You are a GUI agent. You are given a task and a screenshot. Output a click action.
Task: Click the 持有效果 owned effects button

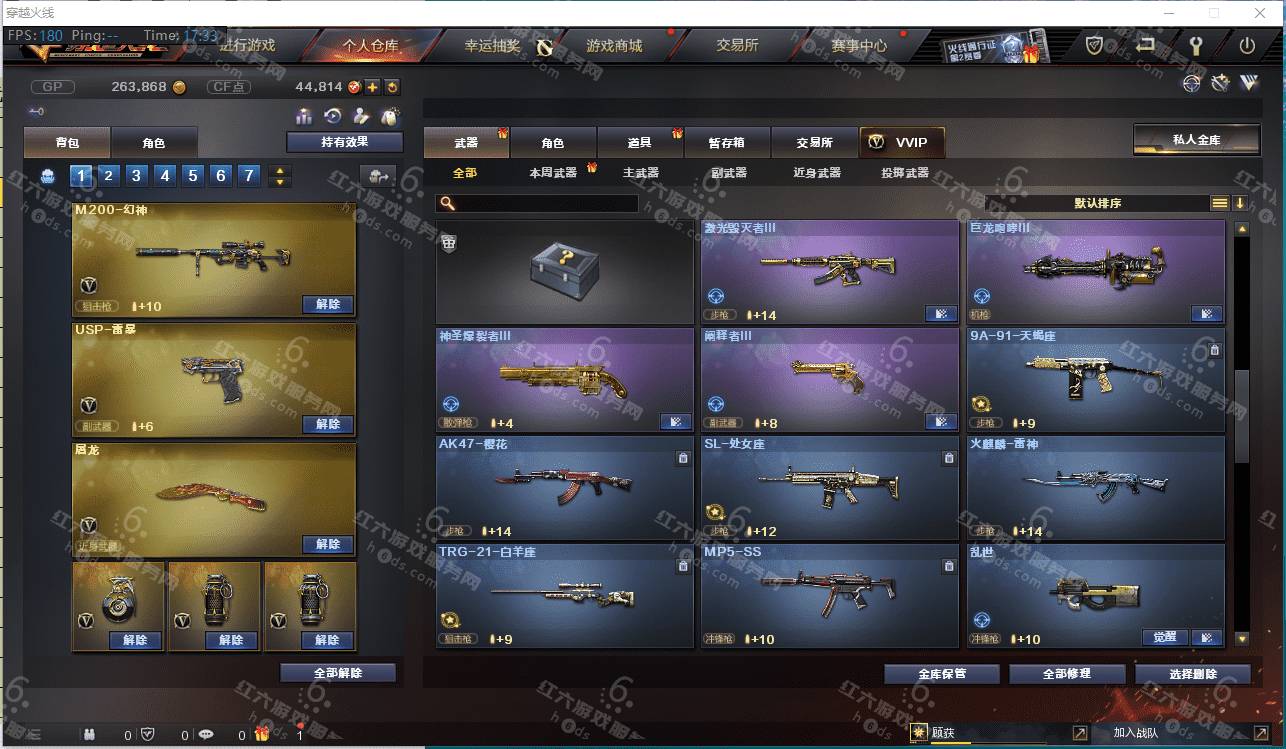(x=344, y=143)
